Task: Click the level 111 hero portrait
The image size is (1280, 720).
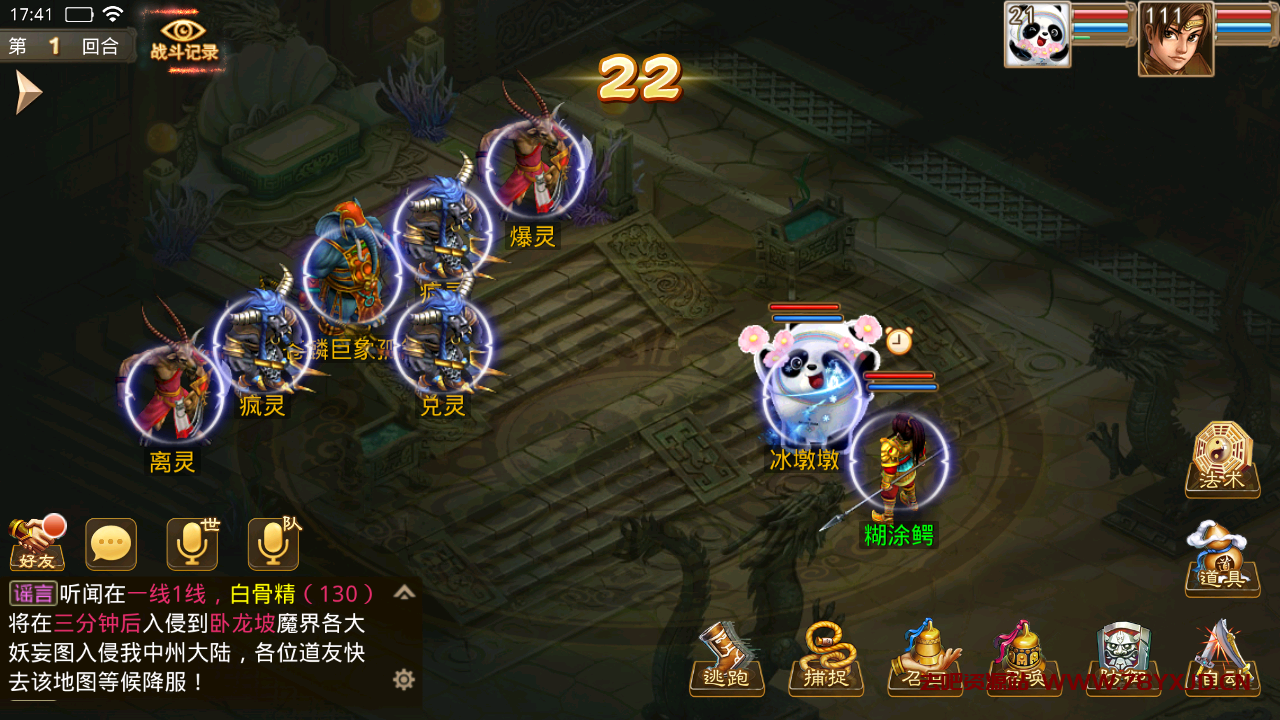Action: click(x=1175, y=40)
